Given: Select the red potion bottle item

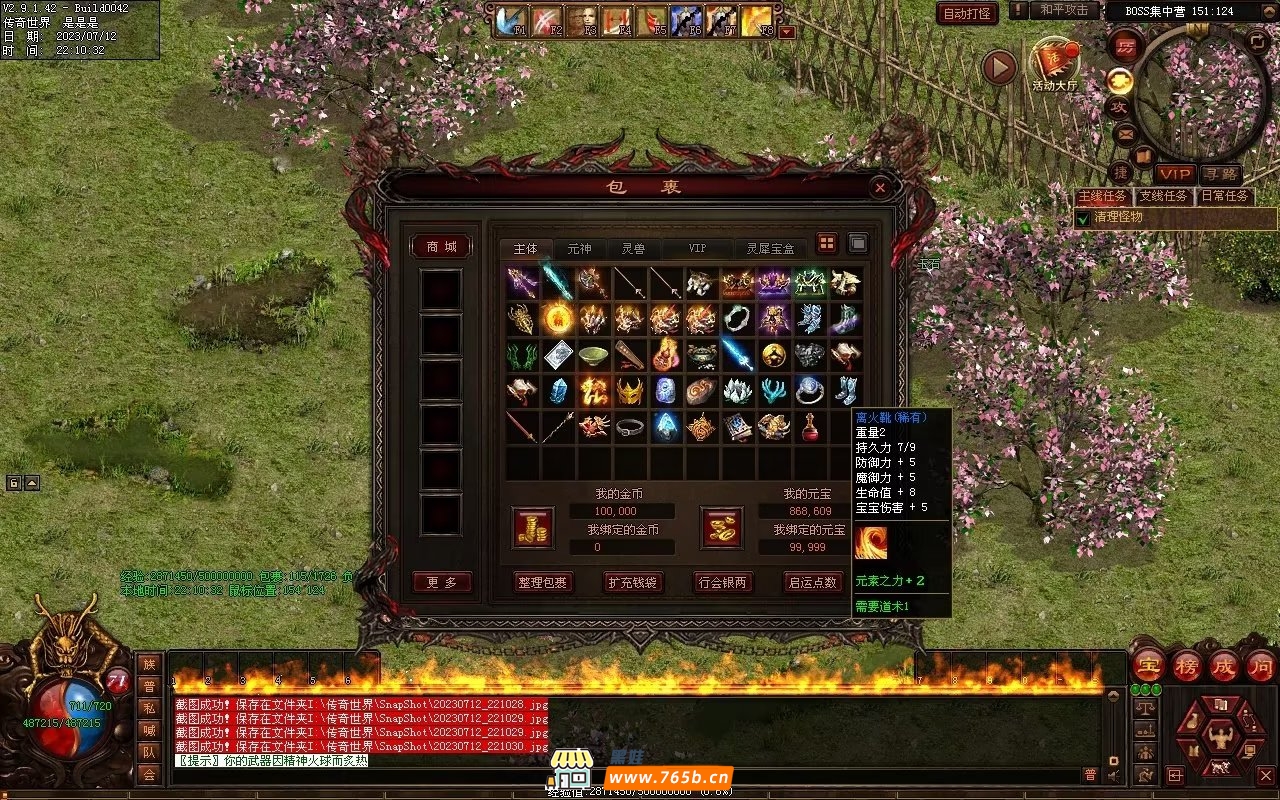Looking at the screenshot, I should tap(810, 427).
